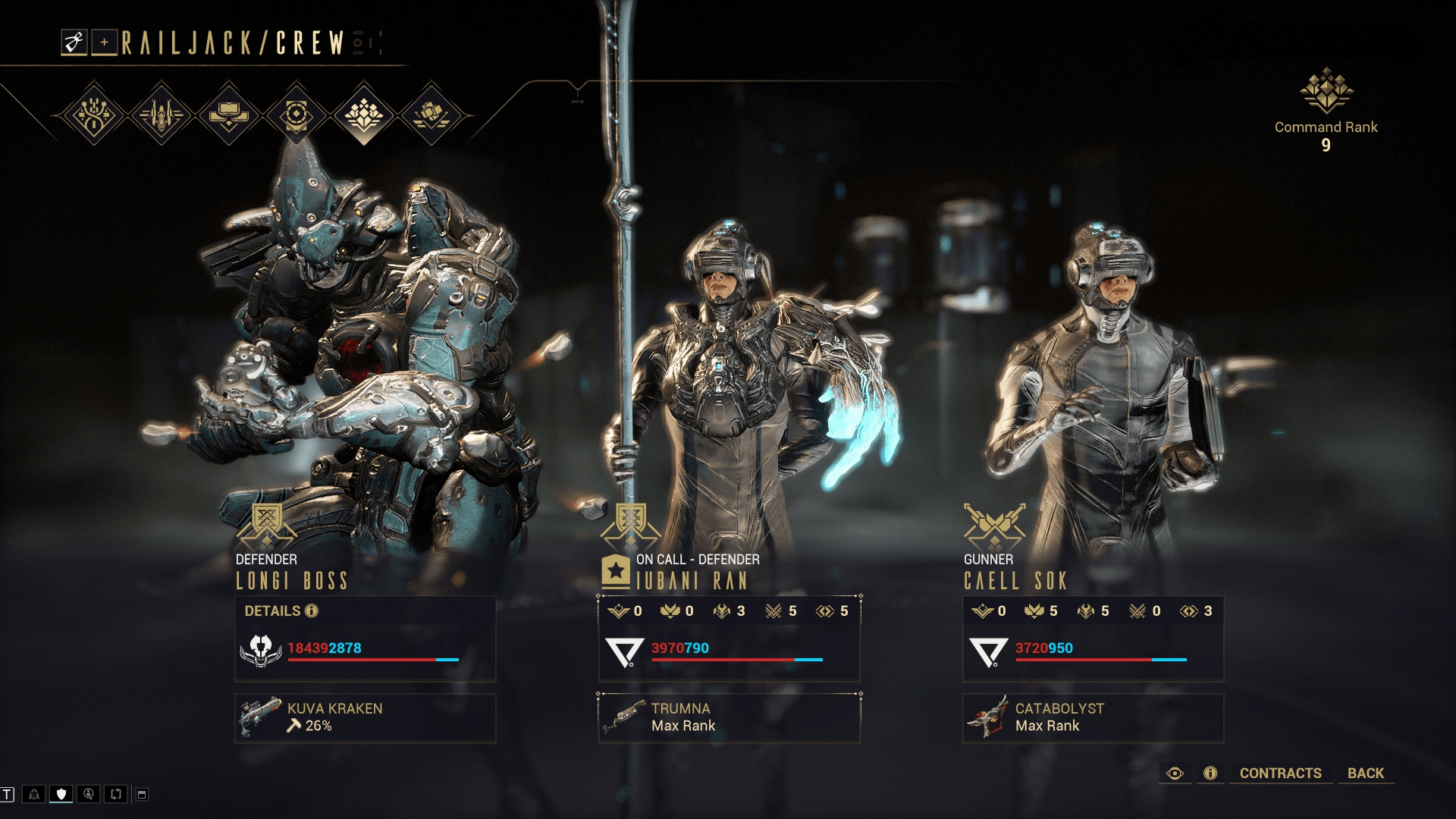Switch to the crew lotus-emblem tab
This screenshot has width=1456, height=819.
[x=363, y=115]
